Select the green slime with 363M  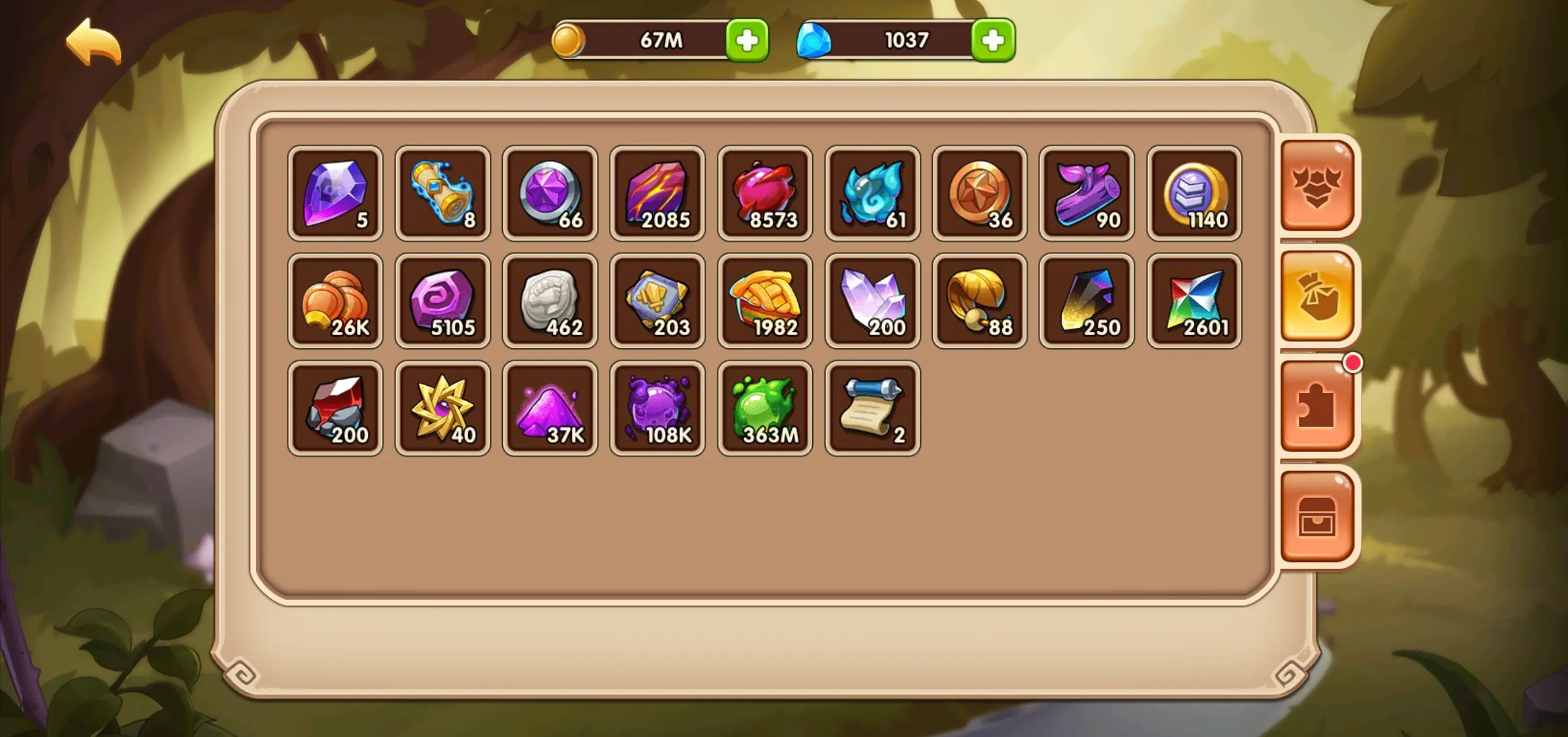pyautogui.click(x=765, y=408)
